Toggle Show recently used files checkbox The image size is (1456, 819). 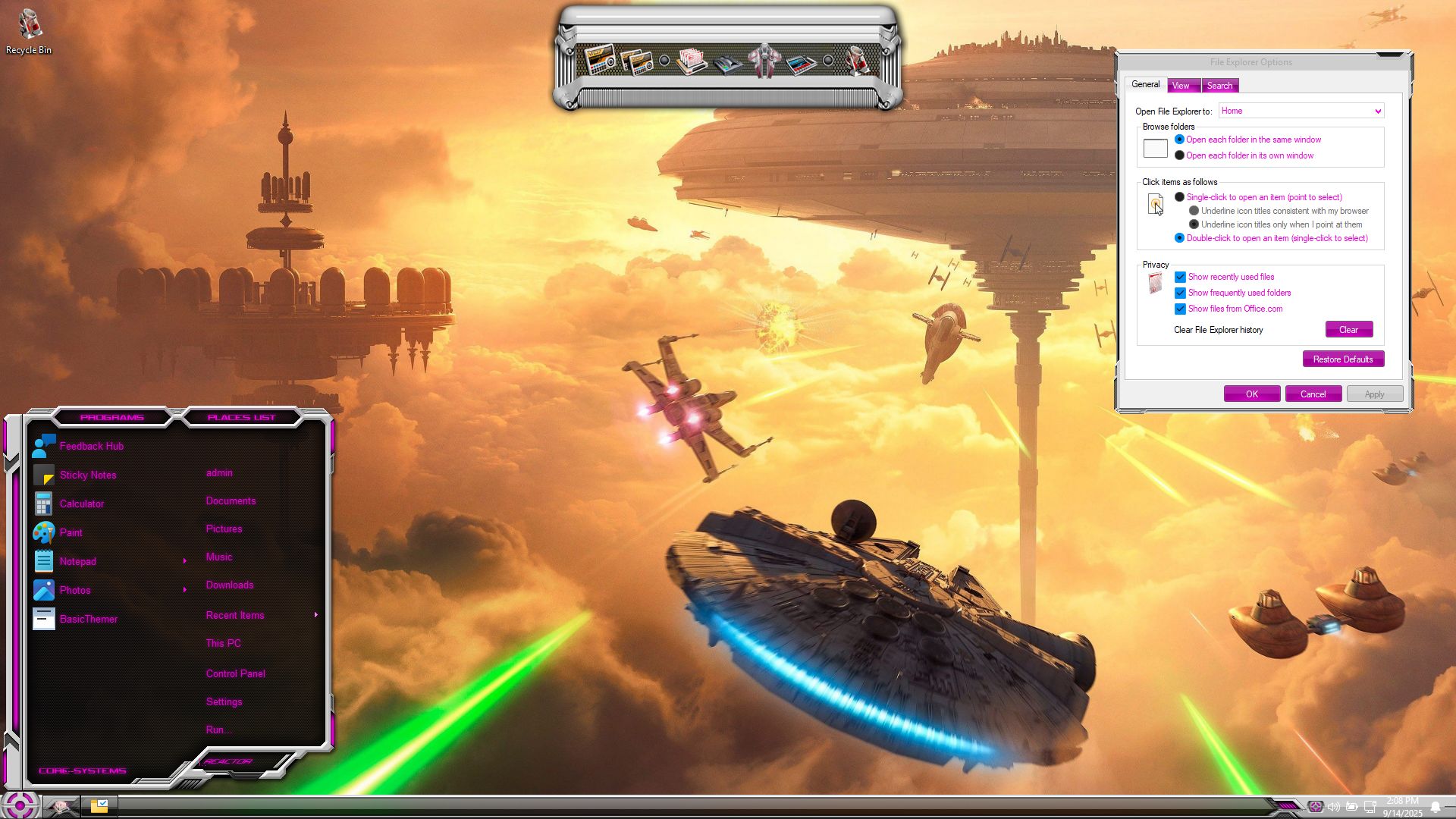click(x=1180, y=277)
